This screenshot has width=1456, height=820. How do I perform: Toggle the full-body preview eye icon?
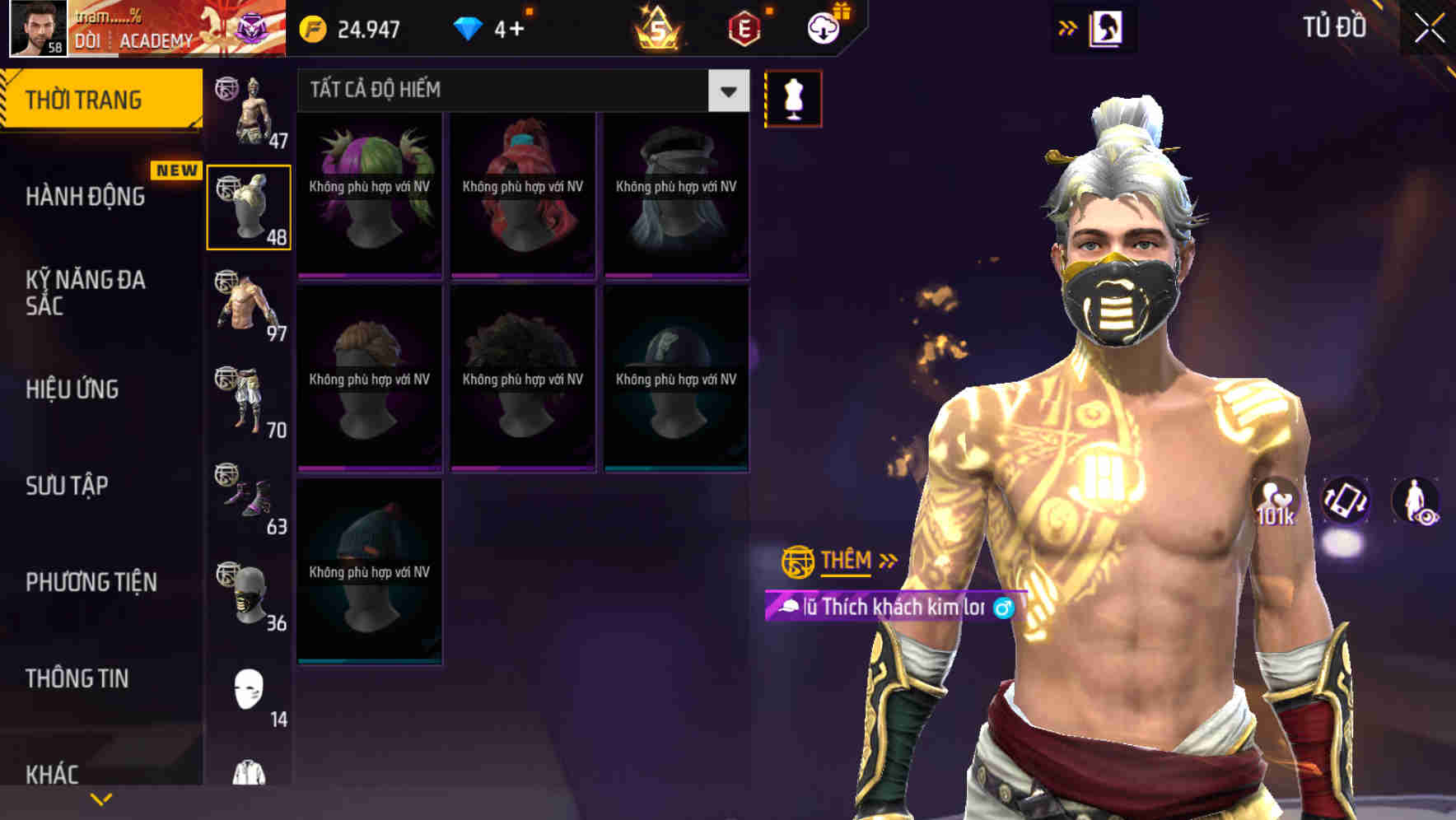pos(1416,502)
